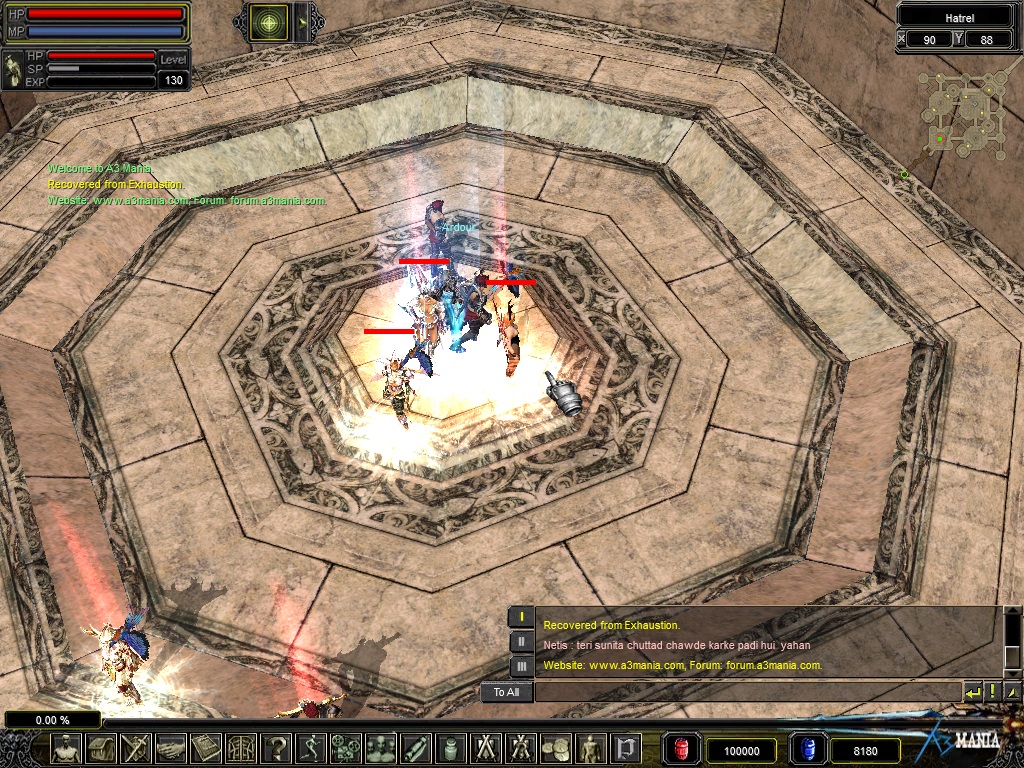This screenshot has width=1024, height=768.
Task: Click the To All chat channel button
Action: [506, 692]
